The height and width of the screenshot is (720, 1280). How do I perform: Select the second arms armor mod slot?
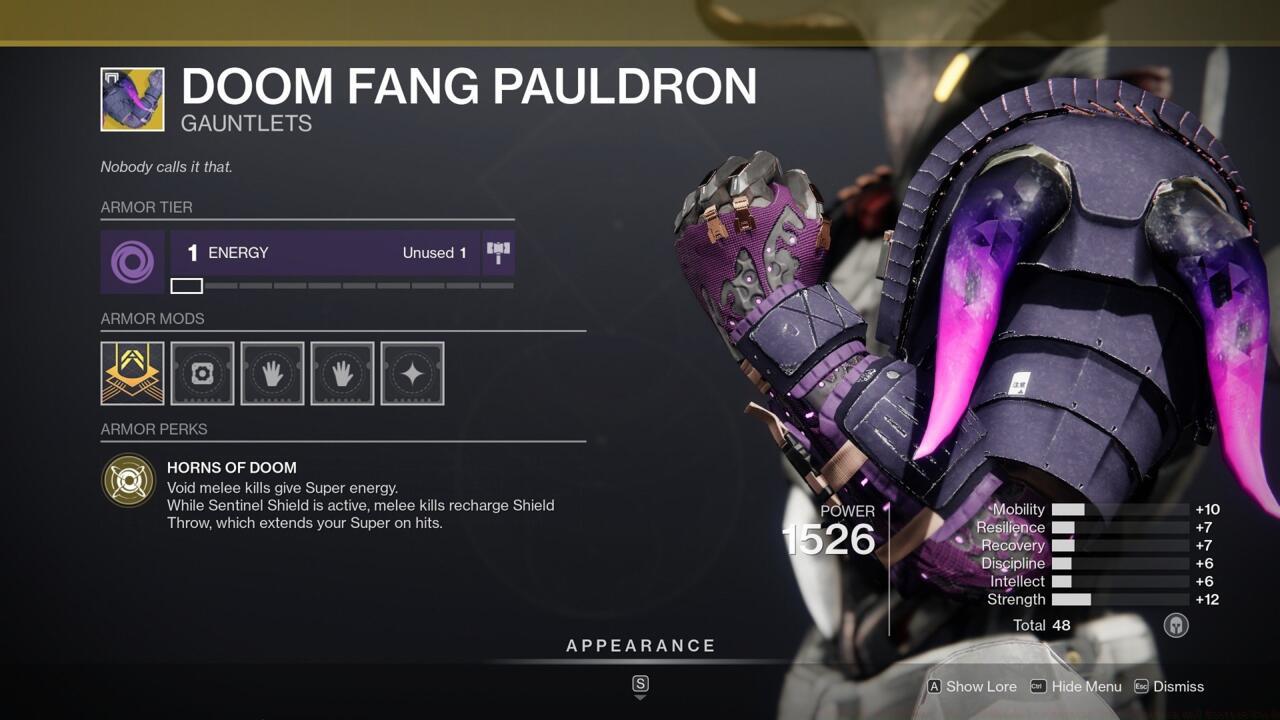click(x=342, y=373)
